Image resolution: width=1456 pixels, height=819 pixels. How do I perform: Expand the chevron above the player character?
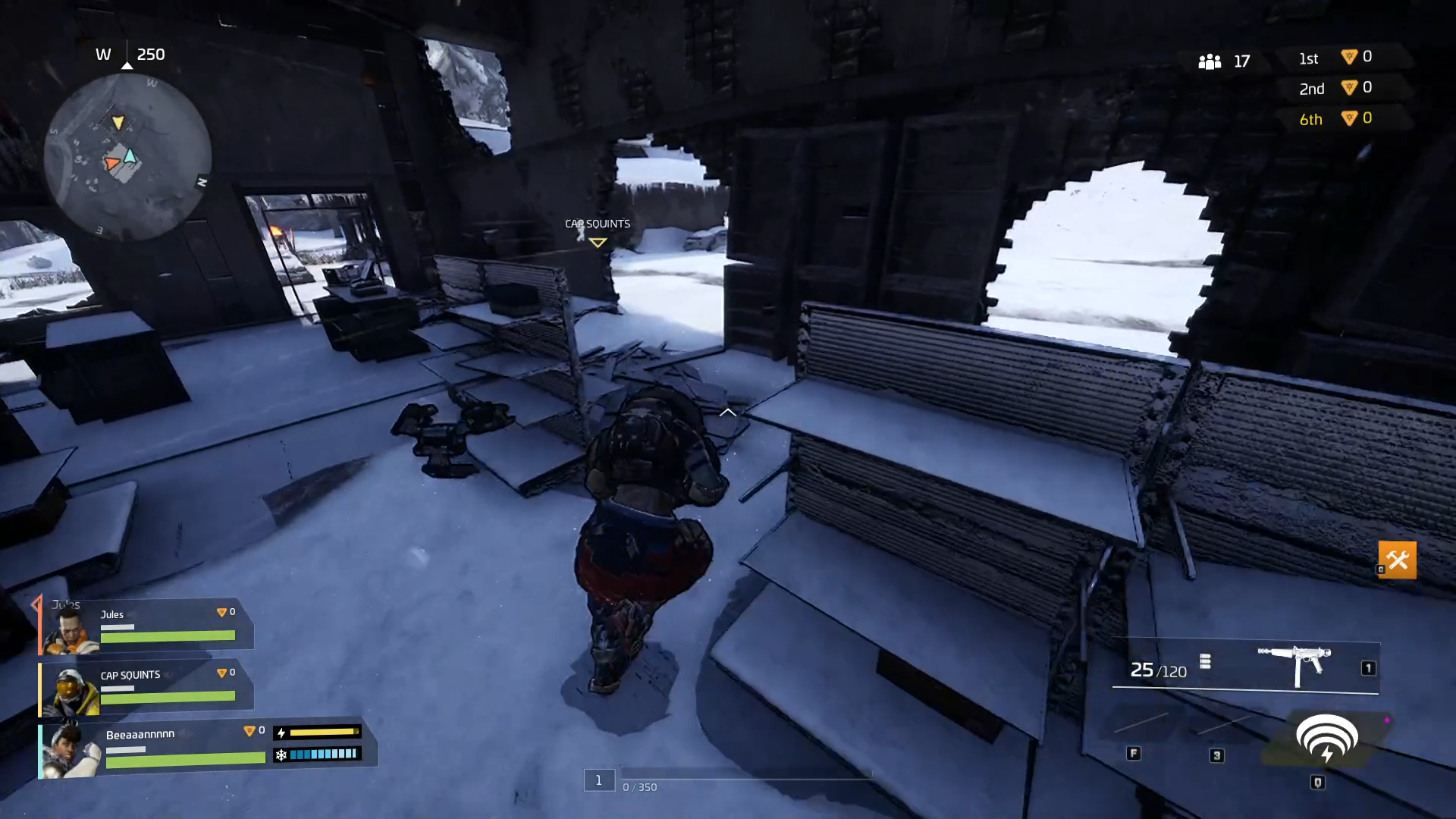click(727, 412)
